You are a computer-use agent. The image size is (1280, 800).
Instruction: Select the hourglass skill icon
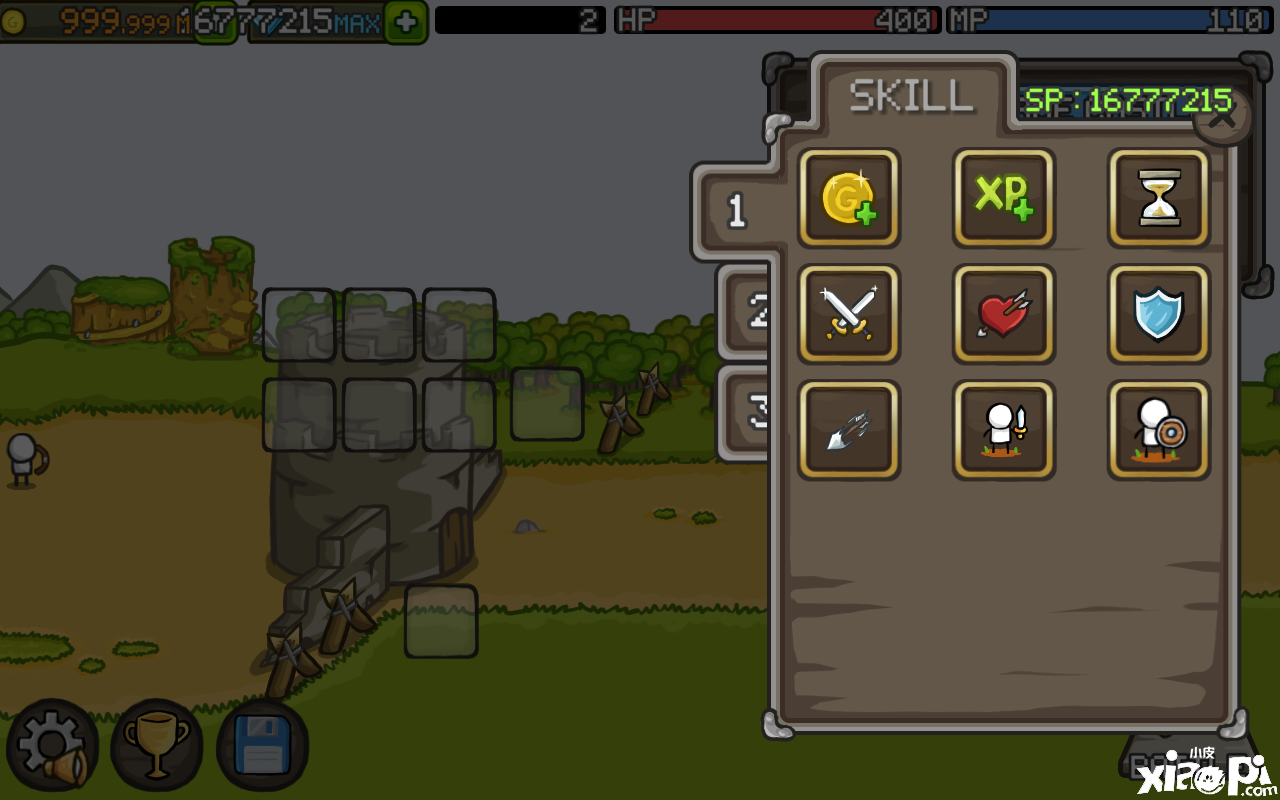coord(1158,198)
